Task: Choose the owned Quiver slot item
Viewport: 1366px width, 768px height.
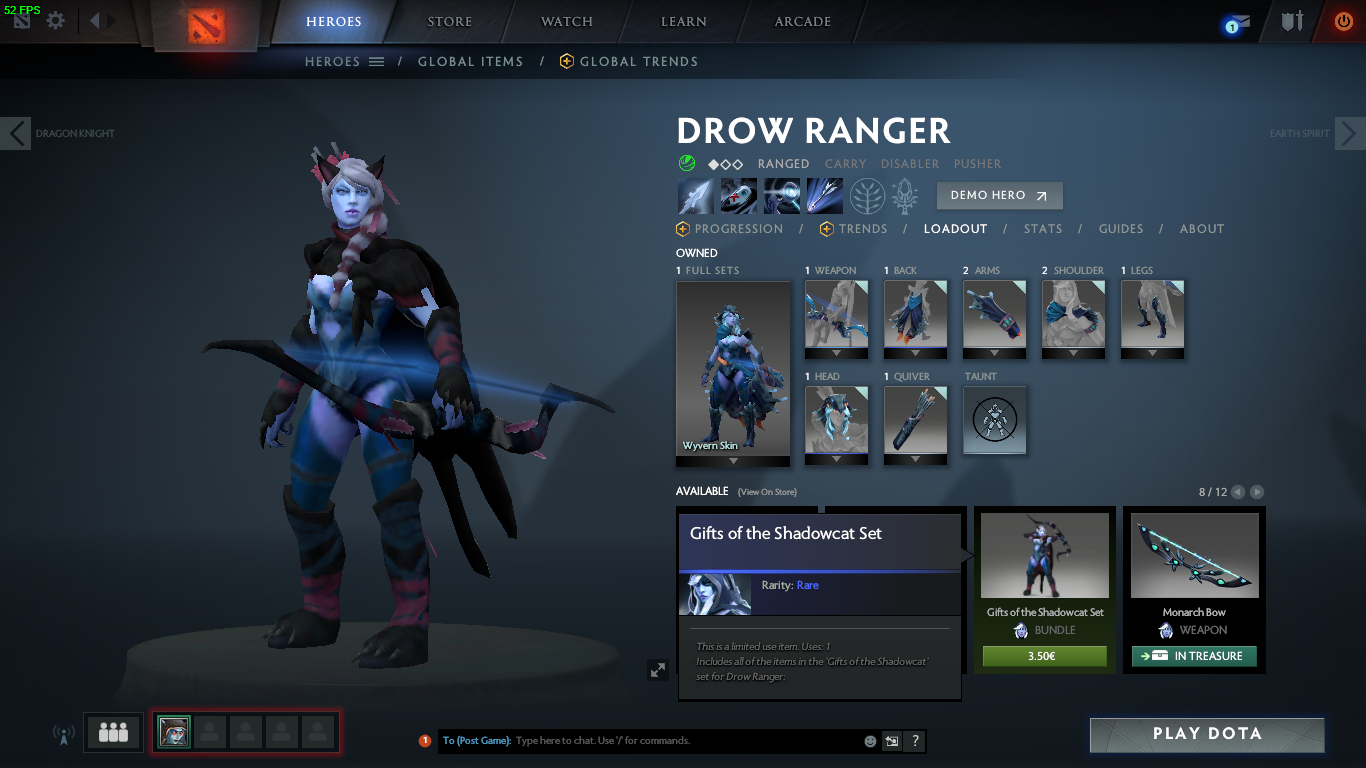Action: (915, 421)
